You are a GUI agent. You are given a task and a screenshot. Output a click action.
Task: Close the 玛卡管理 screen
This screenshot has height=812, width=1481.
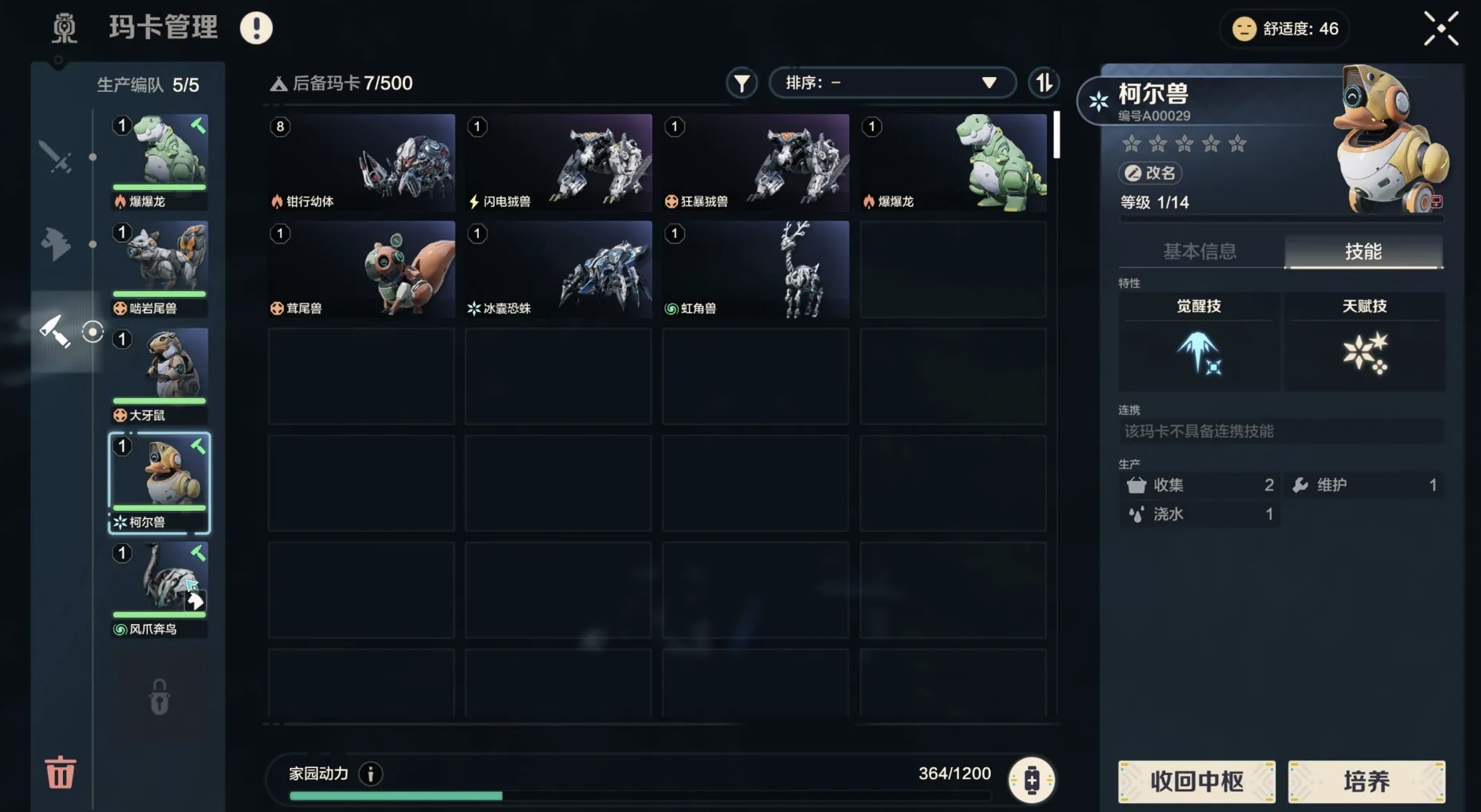[1441, 29]
